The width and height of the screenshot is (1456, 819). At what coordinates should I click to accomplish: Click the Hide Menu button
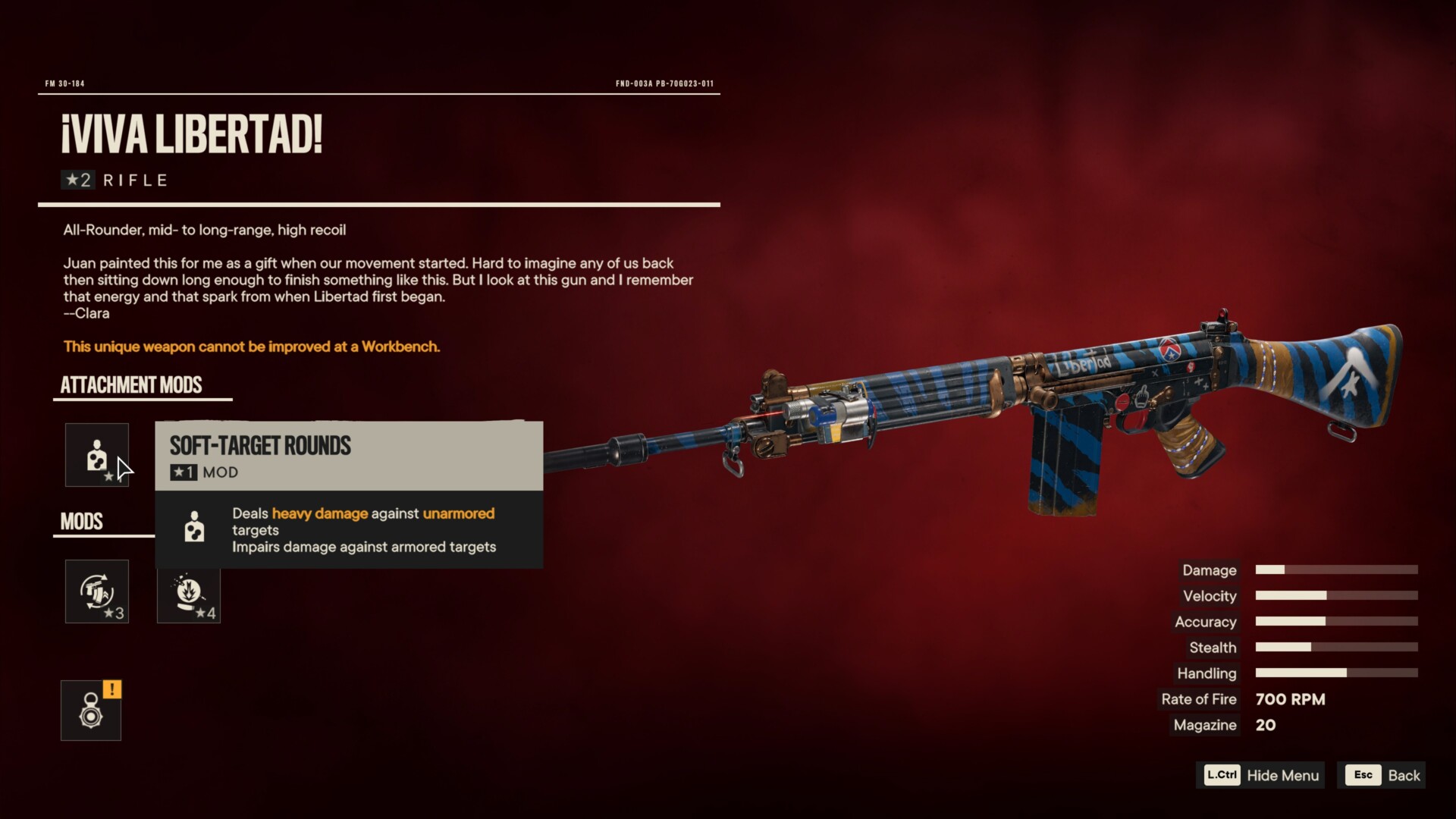pos(1261,775)
